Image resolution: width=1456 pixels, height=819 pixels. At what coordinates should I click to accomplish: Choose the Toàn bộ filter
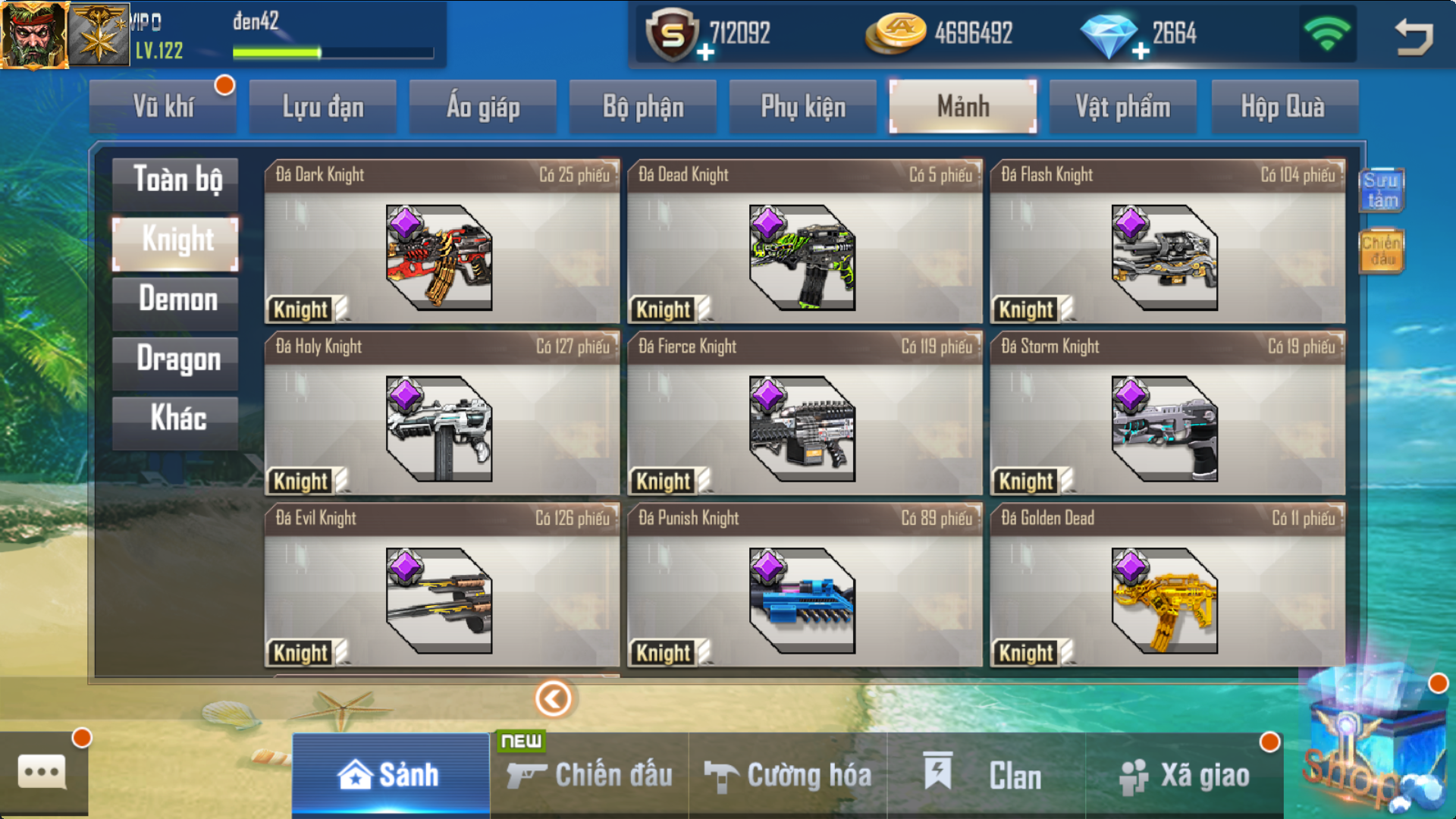click(176, 180)
